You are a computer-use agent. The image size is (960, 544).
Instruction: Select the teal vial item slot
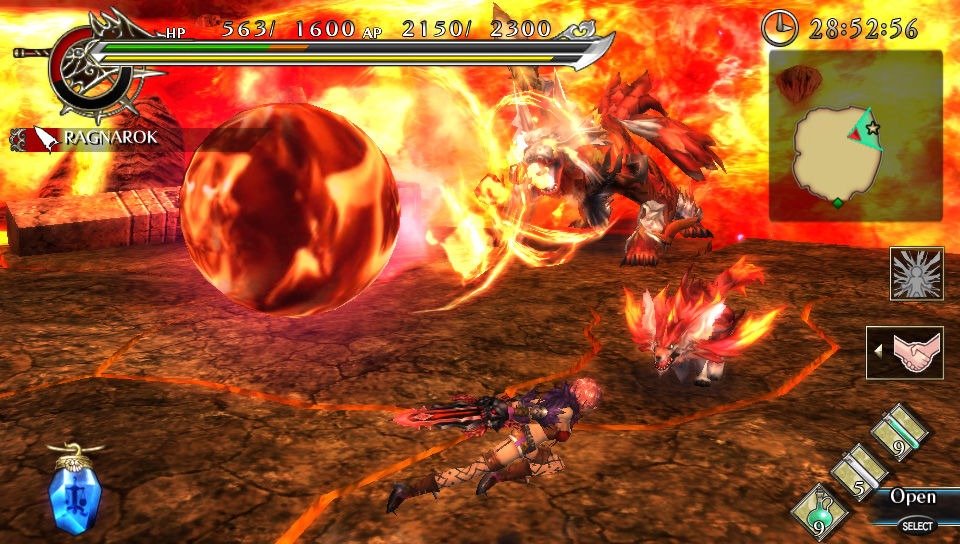coord(898,432)
